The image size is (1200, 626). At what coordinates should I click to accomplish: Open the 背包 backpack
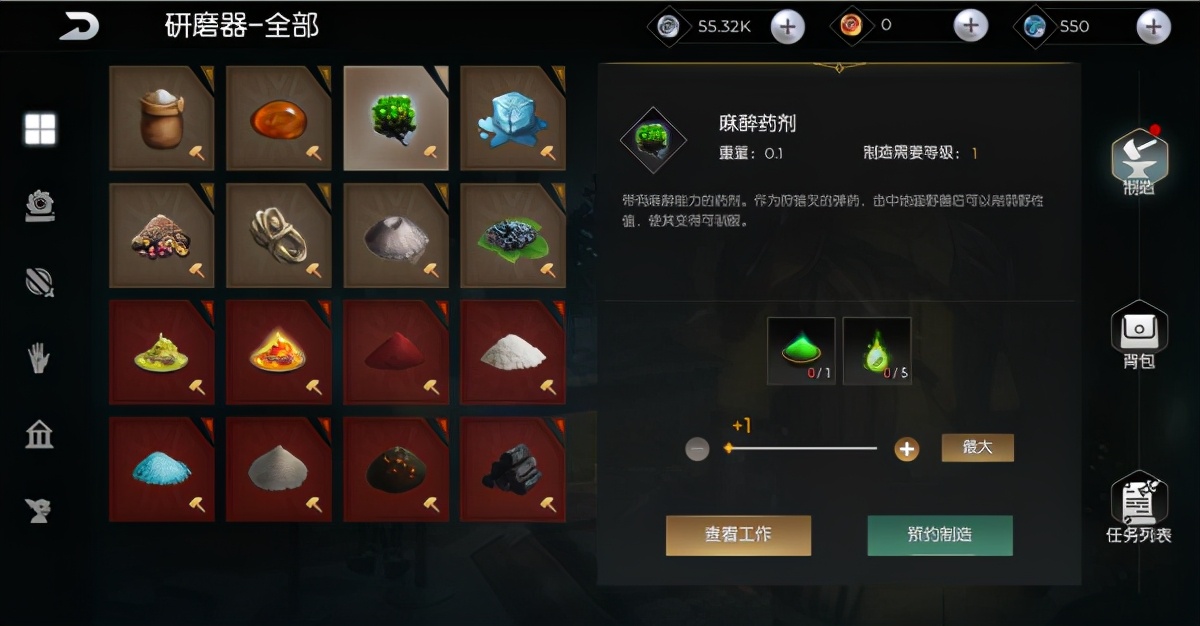[x=1139, y=336]
